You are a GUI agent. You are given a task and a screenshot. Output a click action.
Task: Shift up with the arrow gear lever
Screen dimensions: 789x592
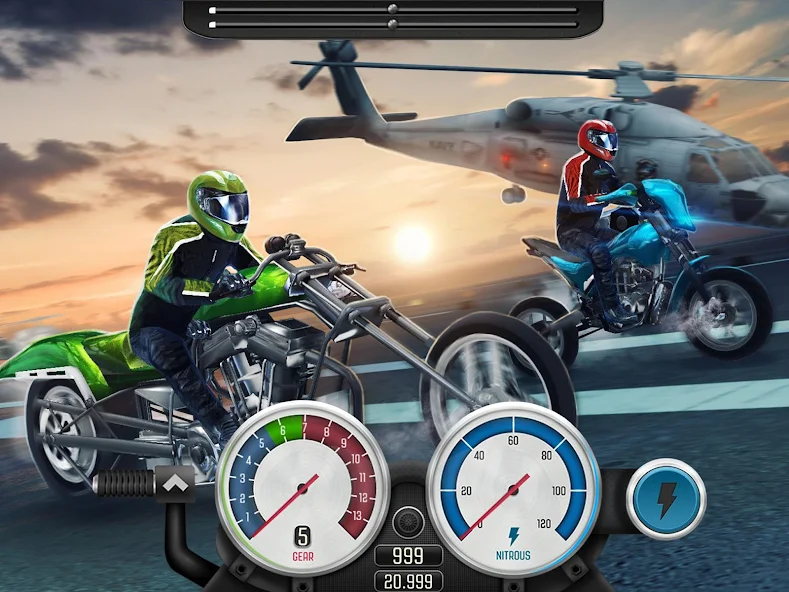click(x=177, y=484)
